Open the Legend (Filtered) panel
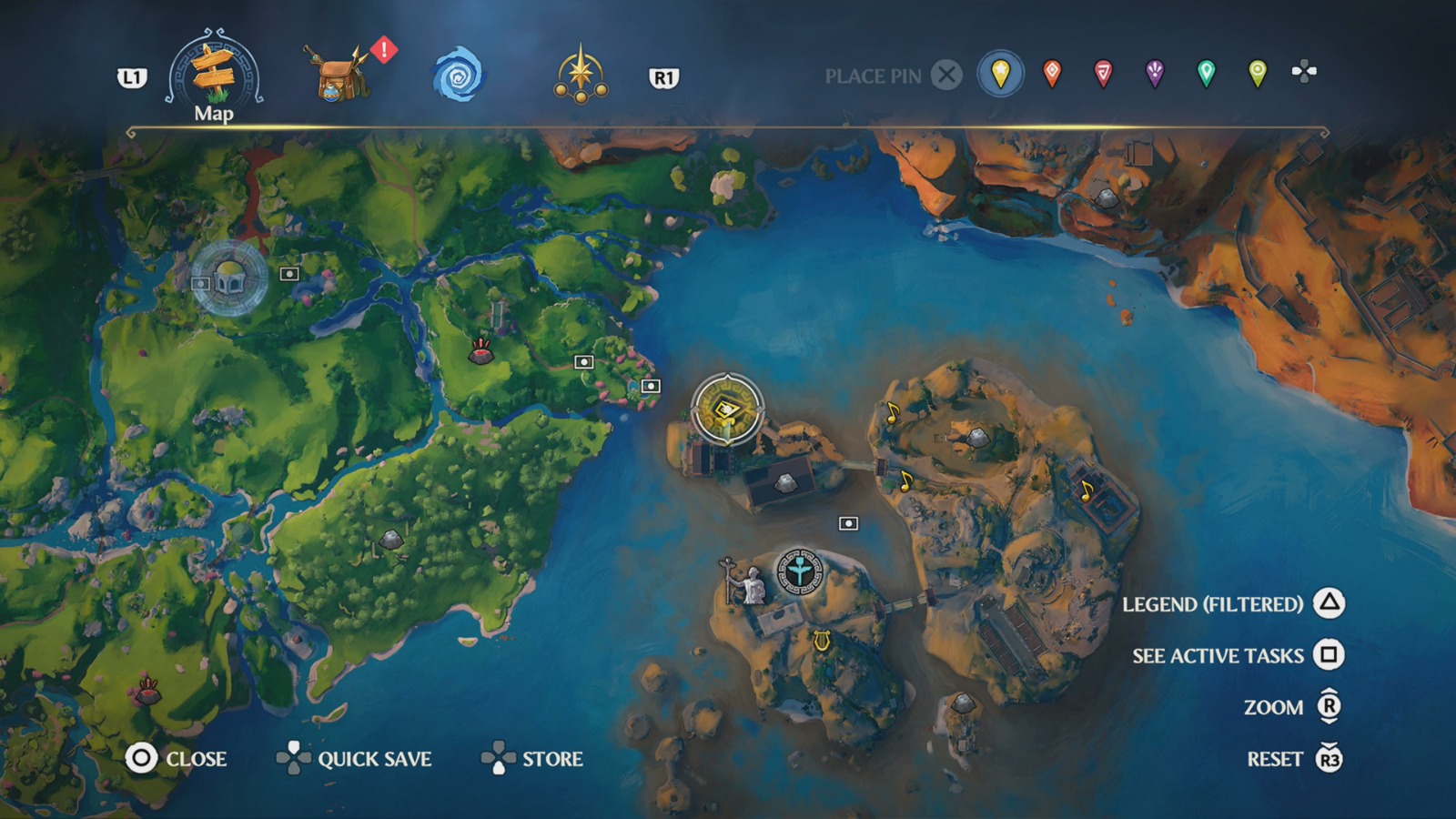 click(1214, 602)
